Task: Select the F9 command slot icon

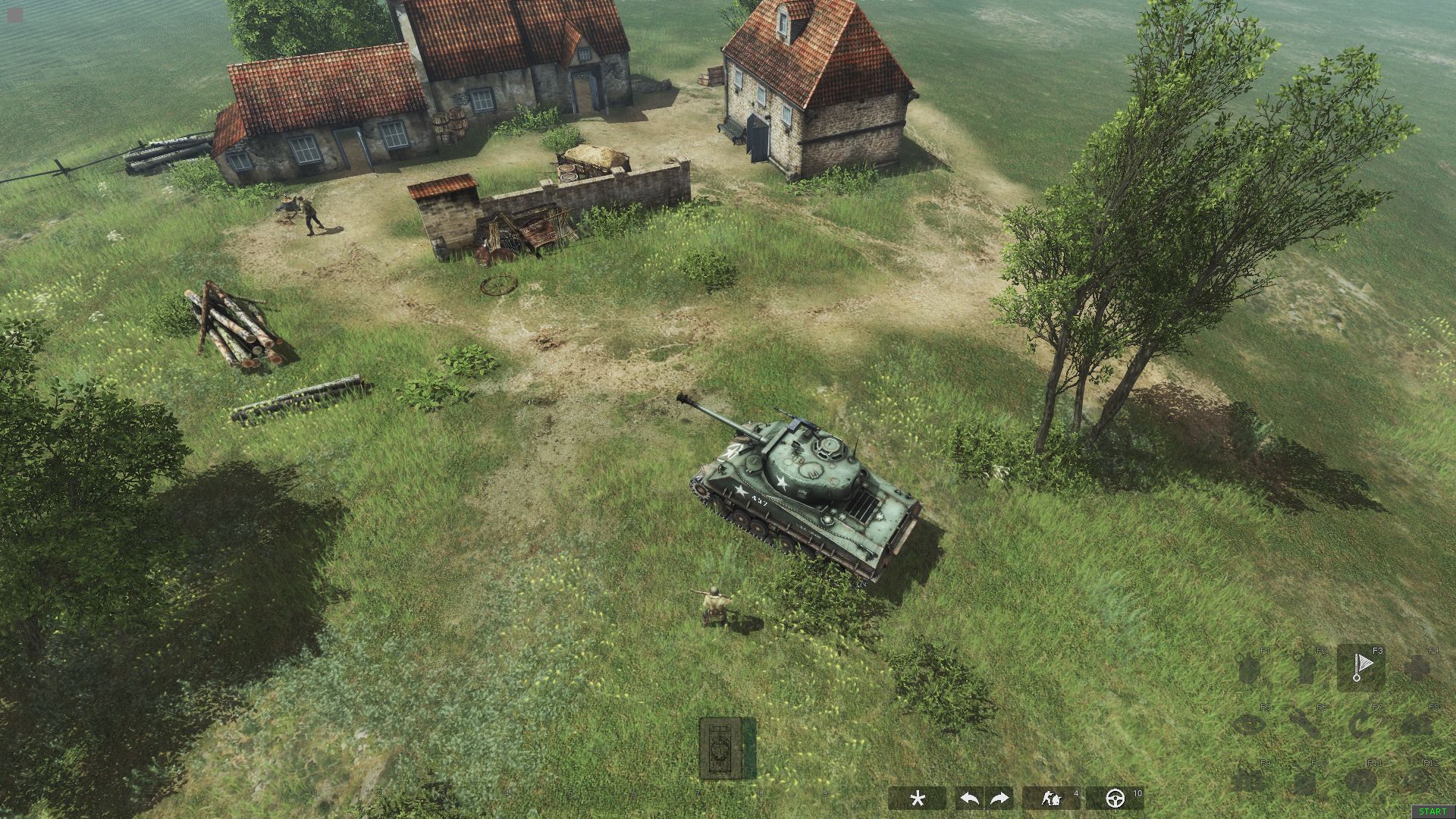Action: (1250, 780)
